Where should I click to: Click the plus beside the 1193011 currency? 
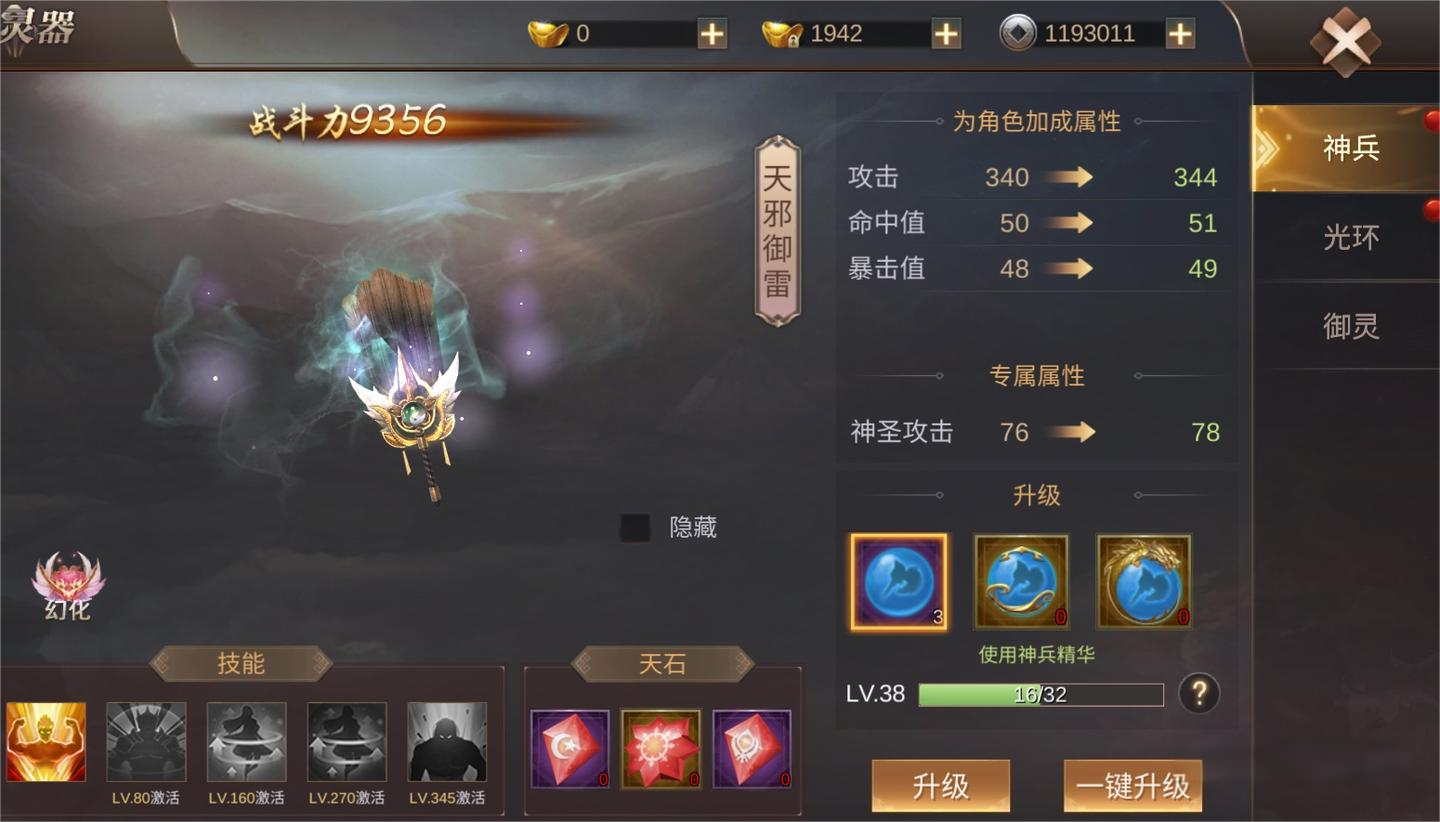coord(1178,33)
